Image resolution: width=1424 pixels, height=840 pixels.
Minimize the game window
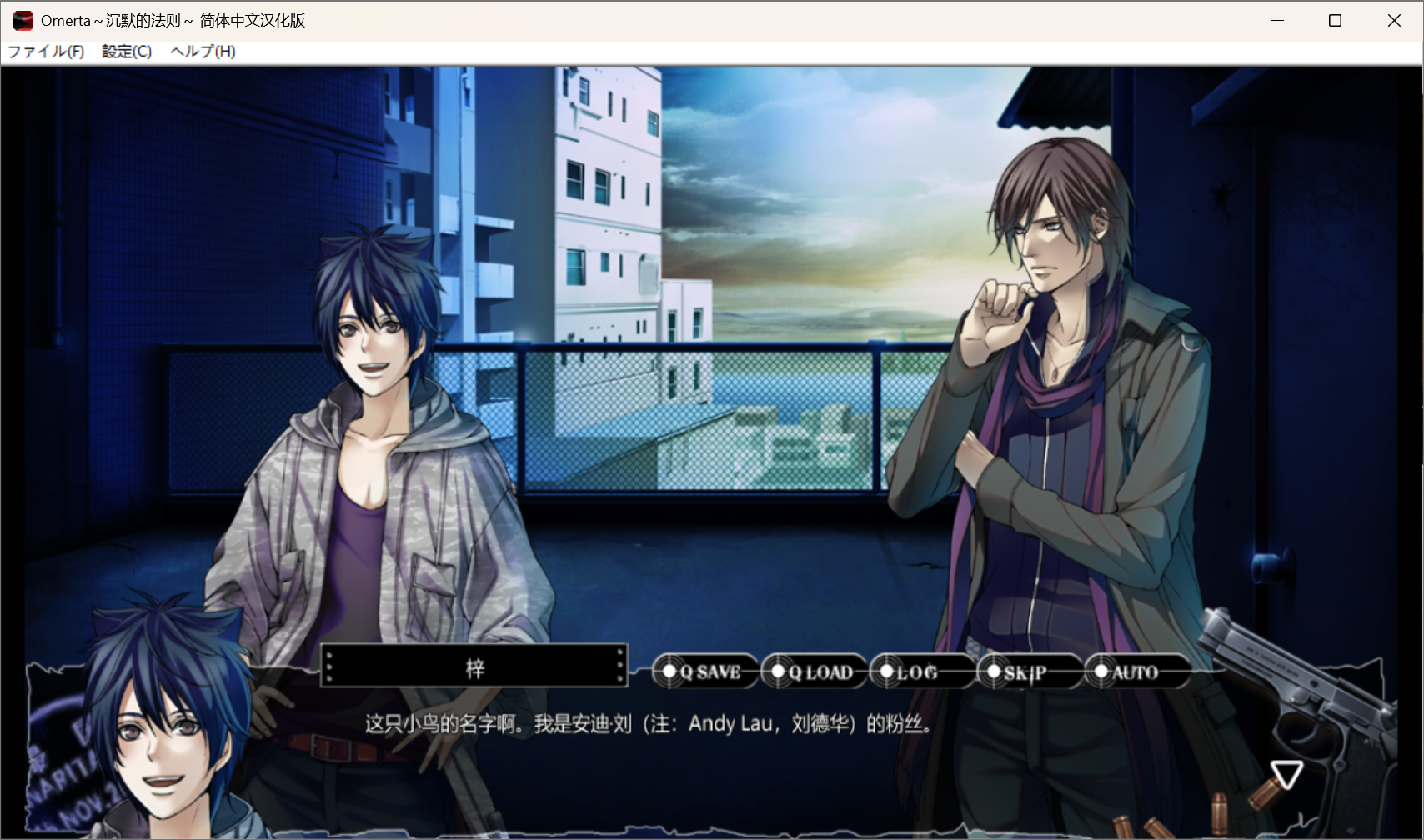1277,20
